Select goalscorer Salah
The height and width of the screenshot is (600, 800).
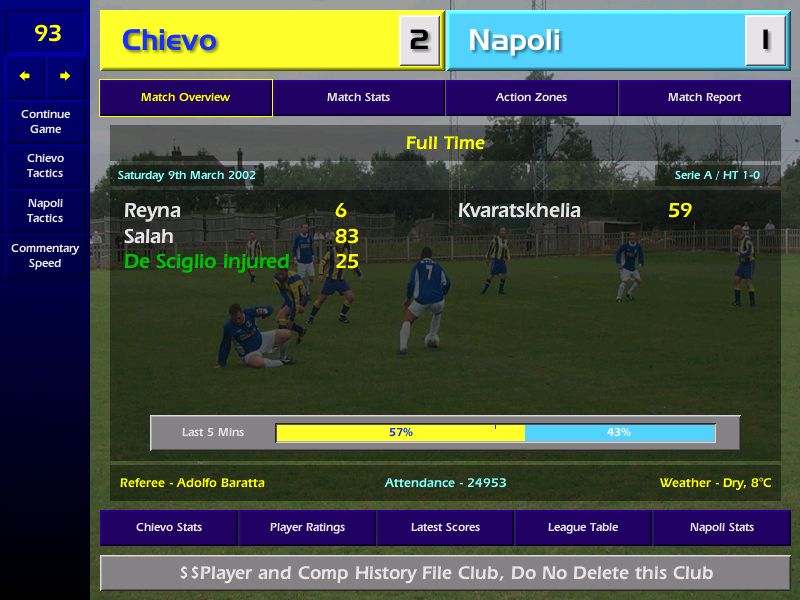[149, 237]
